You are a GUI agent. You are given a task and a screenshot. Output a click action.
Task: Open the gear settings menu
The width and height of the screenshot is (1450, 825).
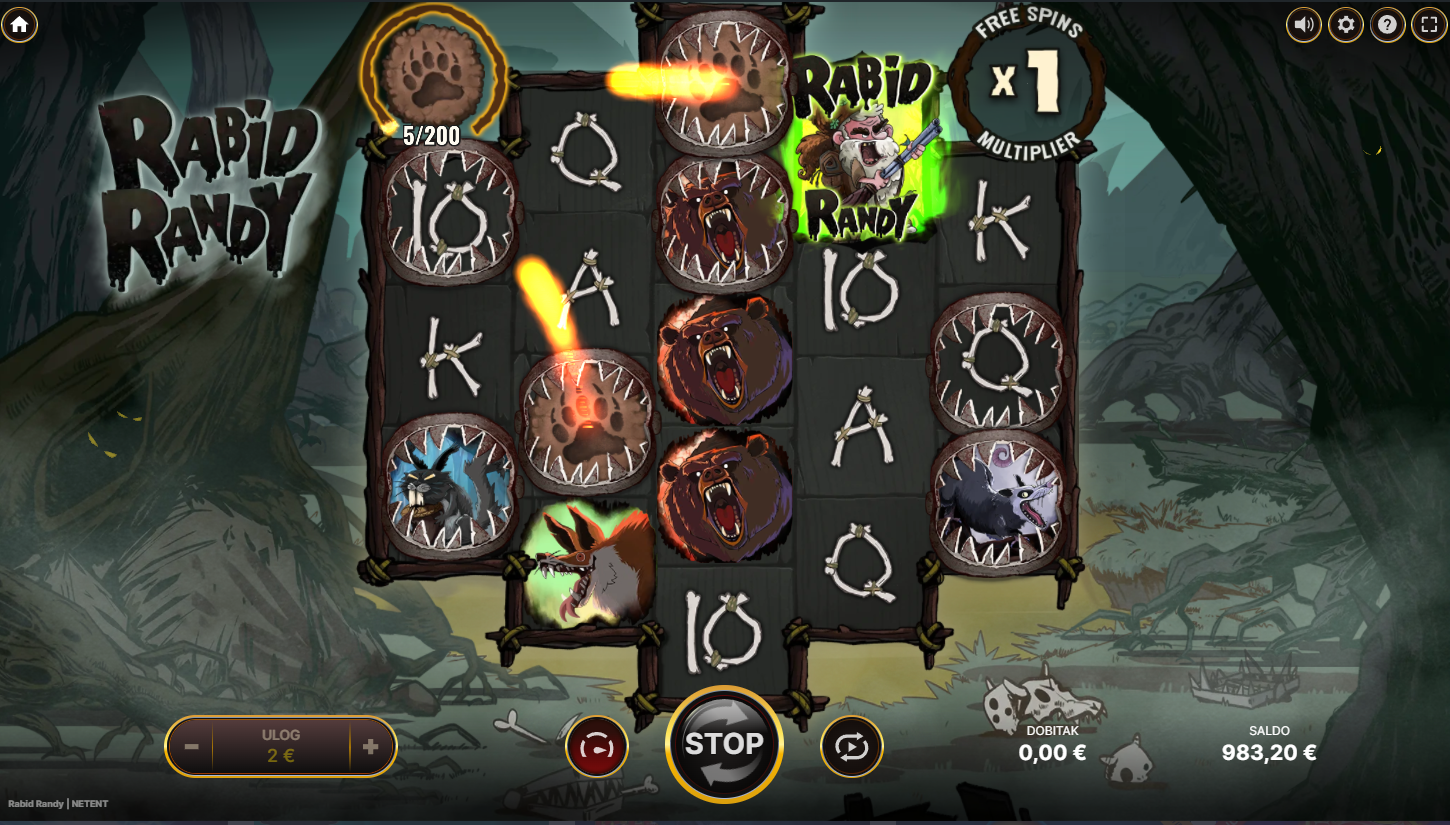[x=1345, y=25]
